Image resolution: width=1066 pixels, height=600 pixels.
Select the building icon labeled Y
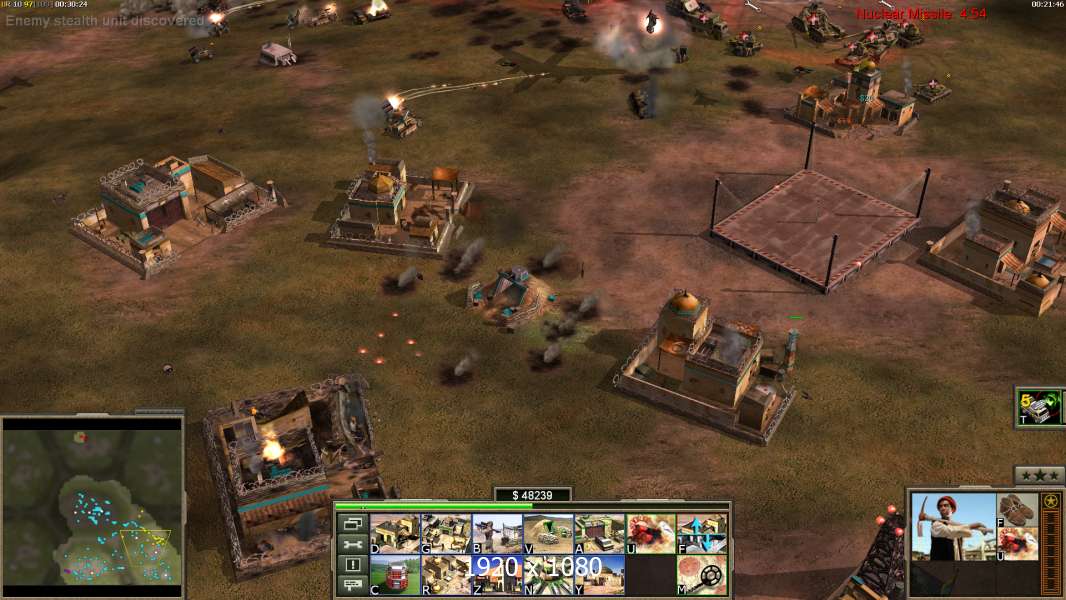pos(599,575)
